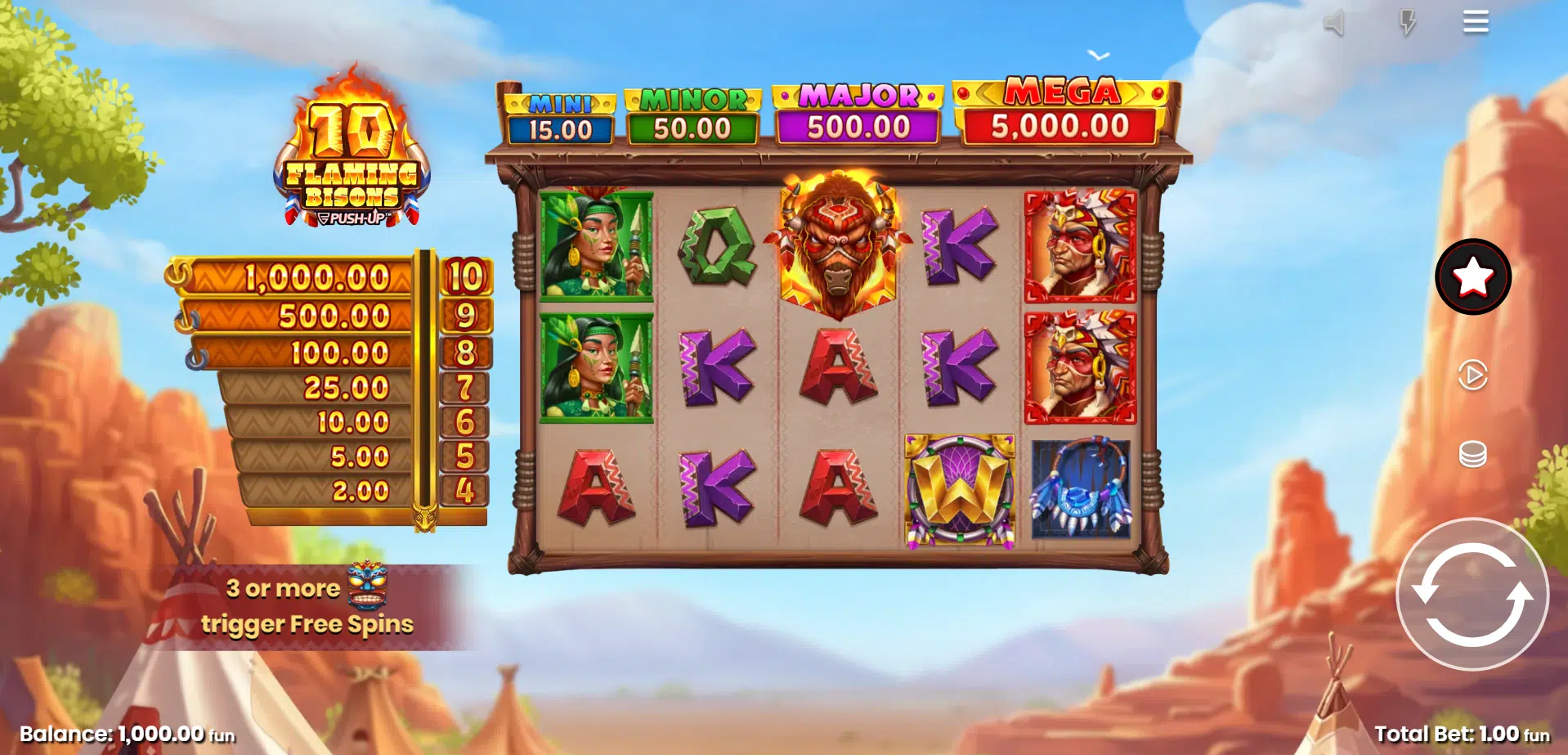
Task: Toggle the sound speaker icon
Action: 1334,23
